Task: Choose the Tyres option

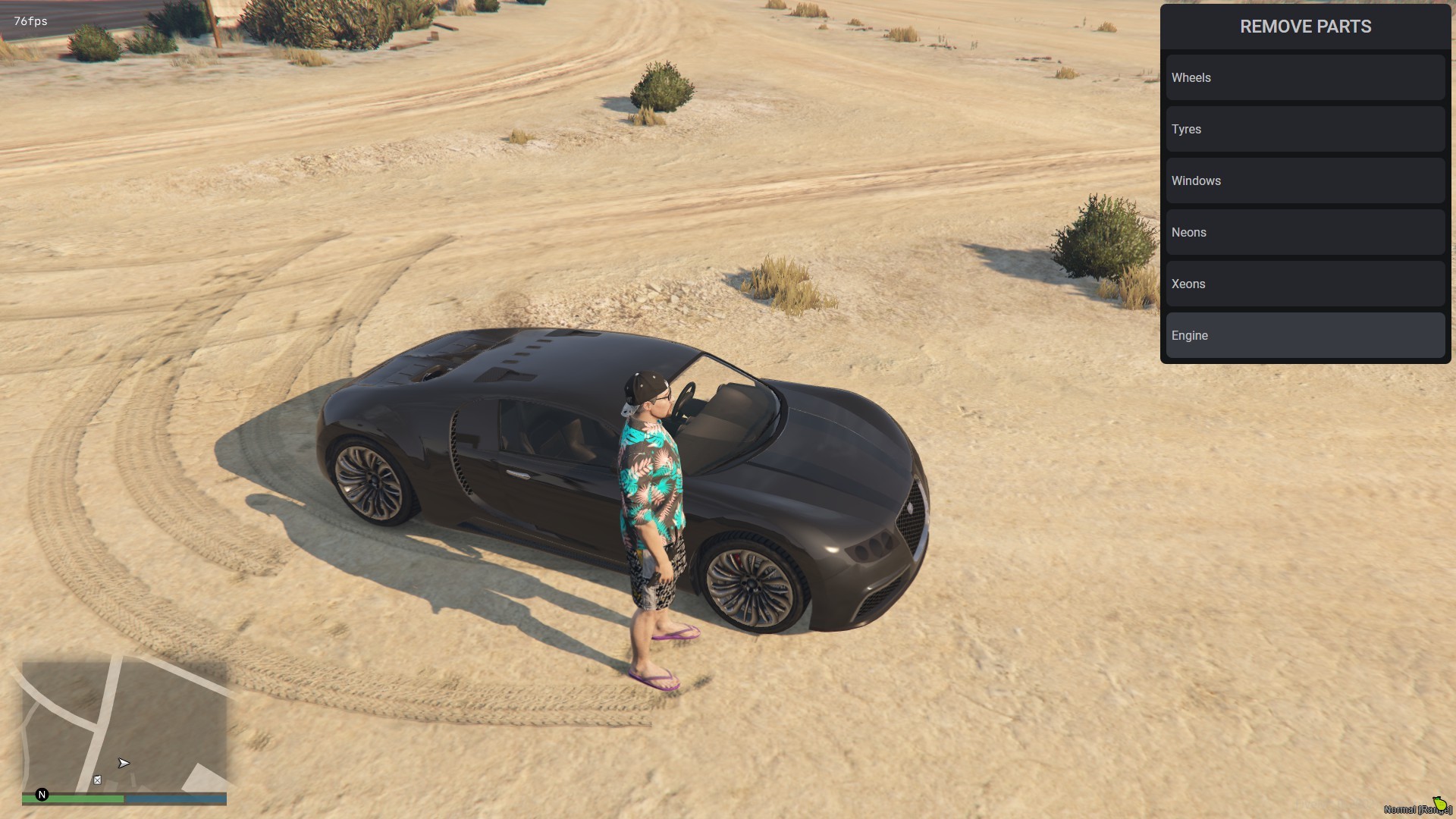Action: (1305, 129)
